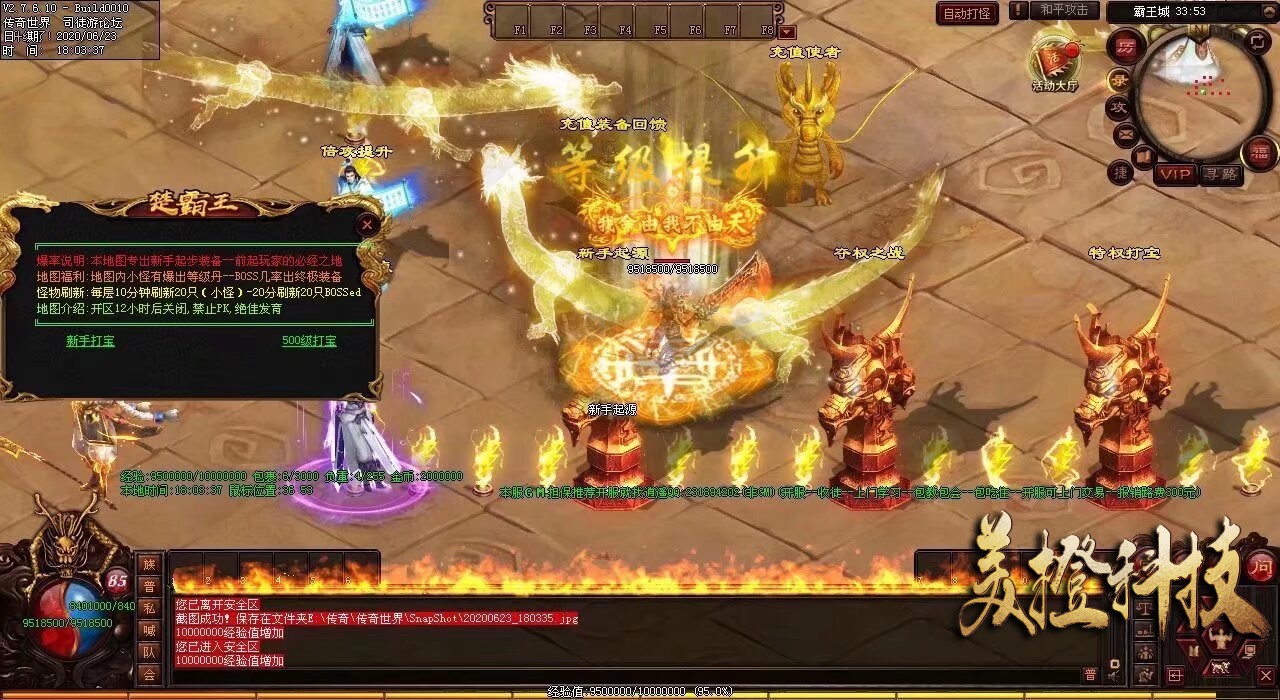
Task: Open the 攻 round button beside minimap
Action: pyautogui.click(x=1118, y=106)
